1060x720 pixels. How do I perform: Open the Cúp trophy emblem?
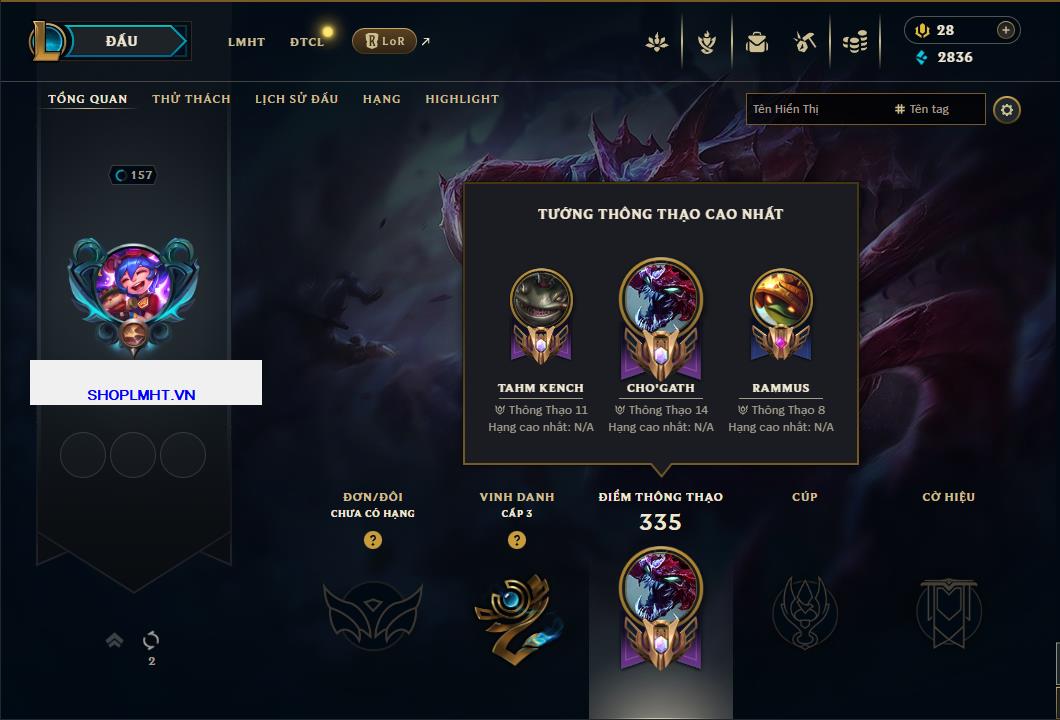coord(804,612)
